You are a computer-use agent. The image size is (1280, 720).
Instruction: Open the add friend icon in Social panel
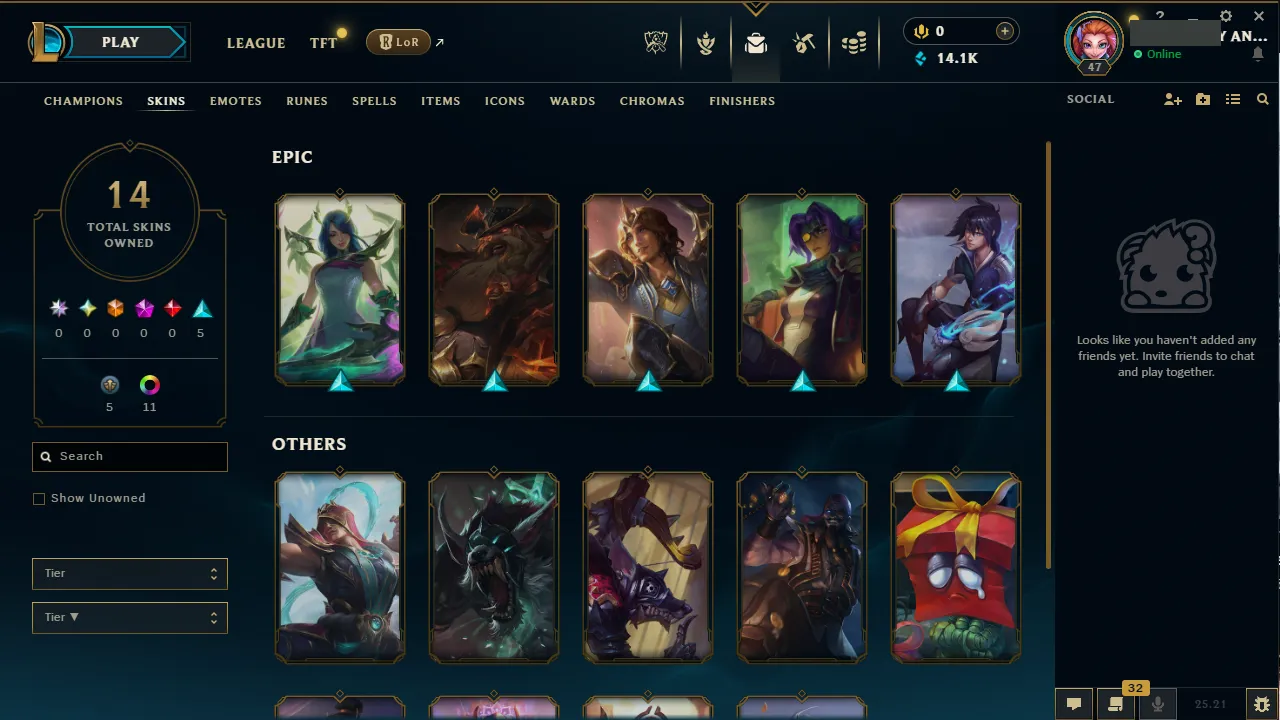(1172, 99)
